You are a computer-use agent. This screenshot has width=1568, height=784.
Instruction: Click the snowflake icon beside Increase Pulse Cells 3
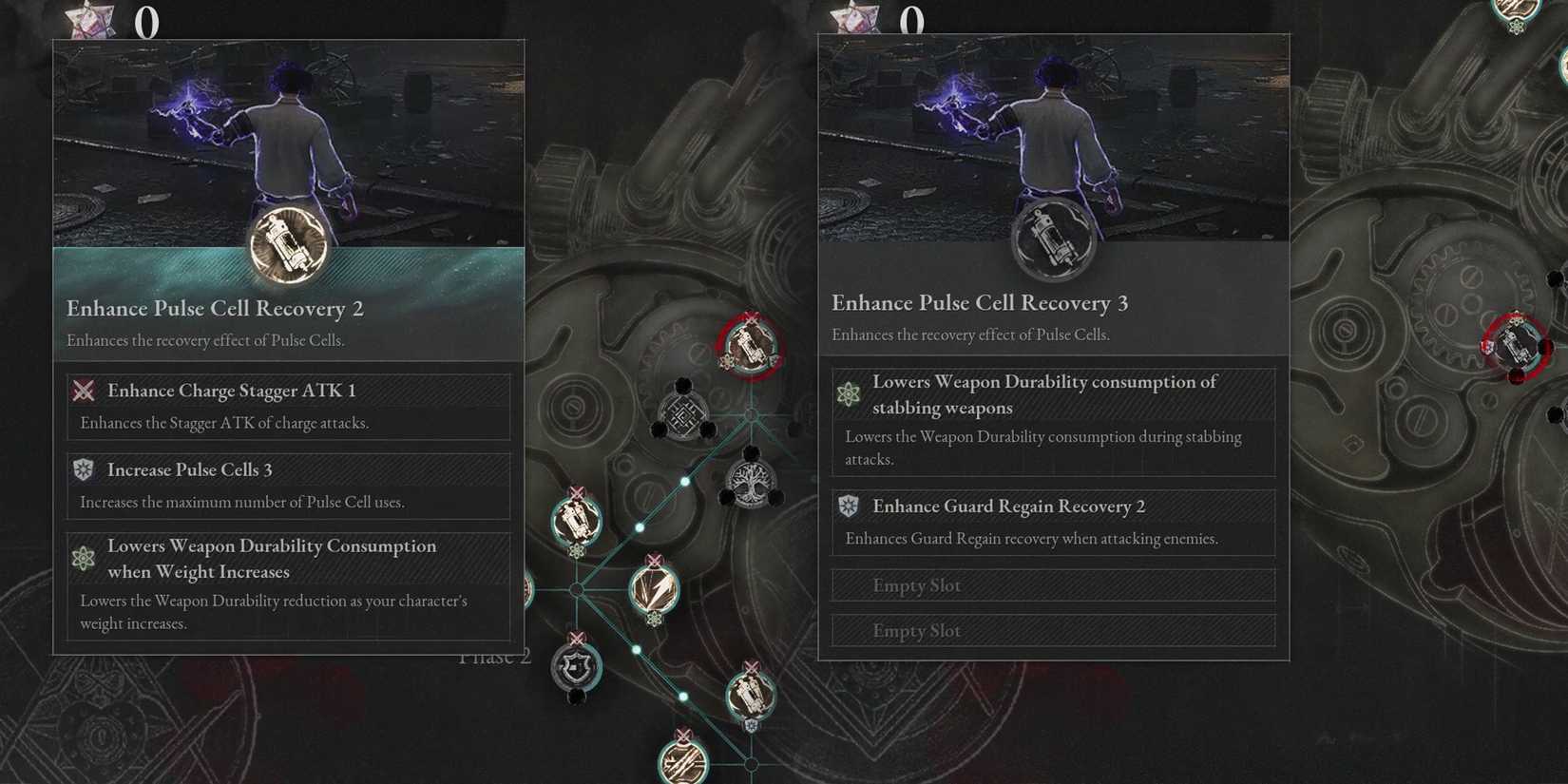(x=84, y=468)
